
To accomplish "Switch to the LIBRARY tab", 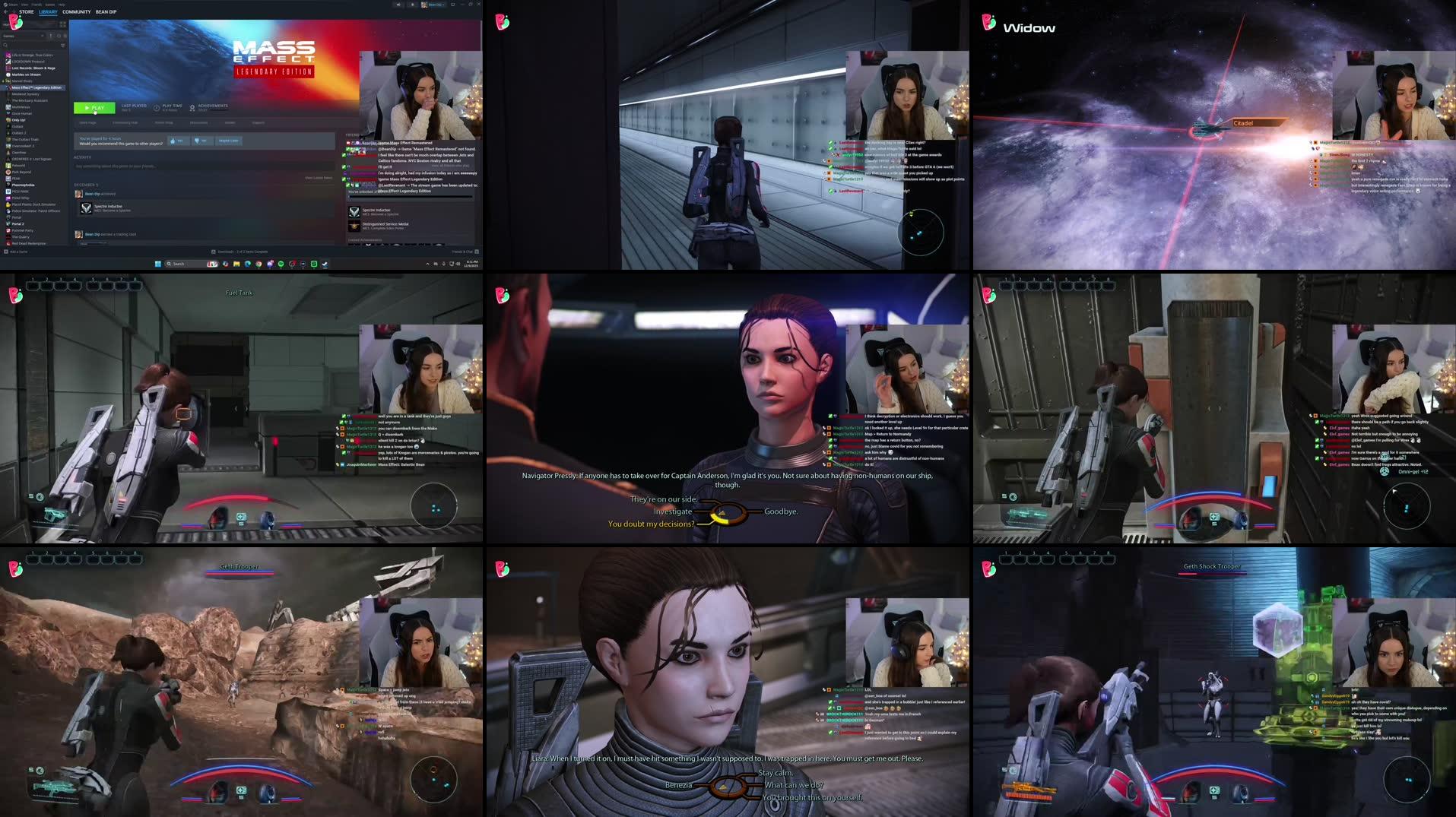I will (48, 12).
